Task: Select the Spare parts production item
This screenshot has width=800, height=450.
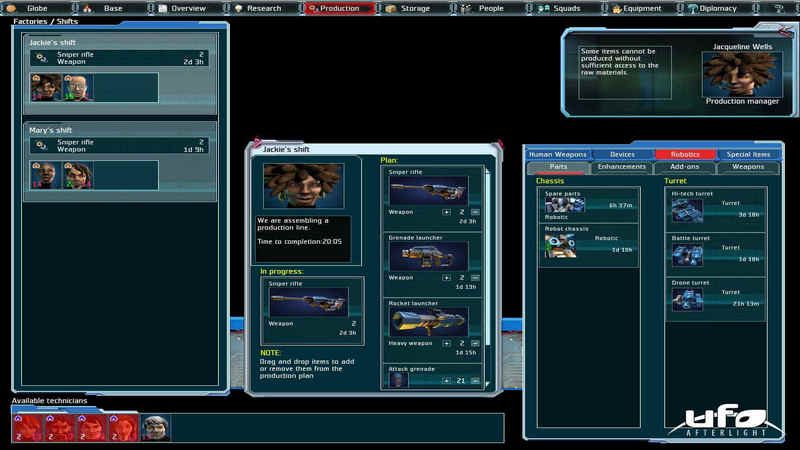Action: (x=589, y=201)
